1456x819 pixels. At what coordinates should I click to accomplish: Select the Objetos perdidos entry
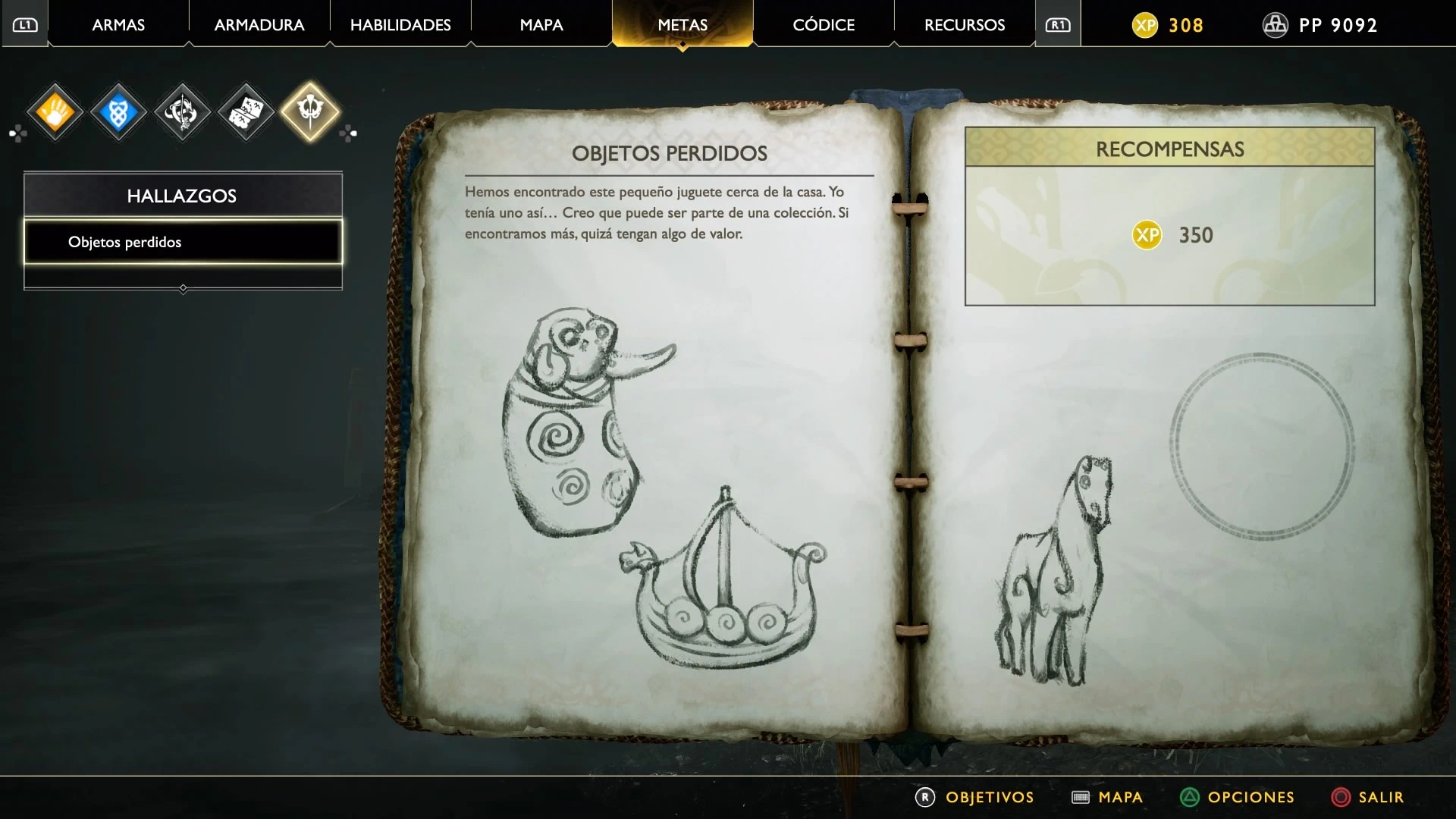(x=183, y=242)
